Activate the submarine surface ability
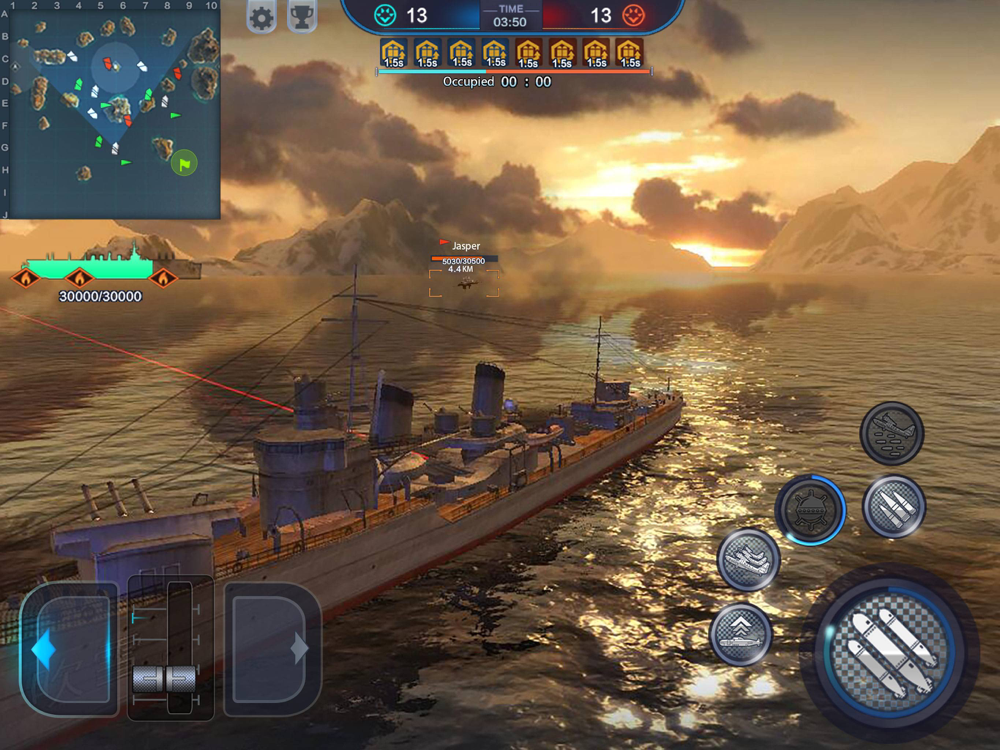Image resolution: width=1000 pixels, height=750 pixels. pyautogui.click(x=741, y=634)
